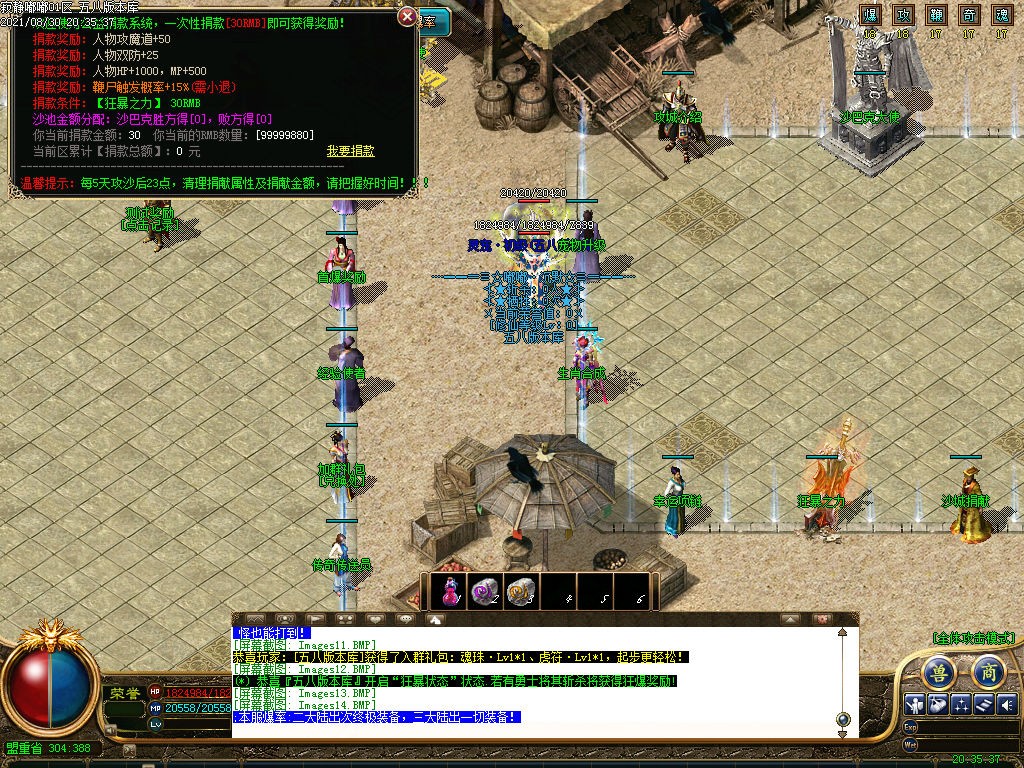1024x768 pixels.
Task: Toggle the sound speaker icon
Action: pyautogui.click(x=1007, y=704)
